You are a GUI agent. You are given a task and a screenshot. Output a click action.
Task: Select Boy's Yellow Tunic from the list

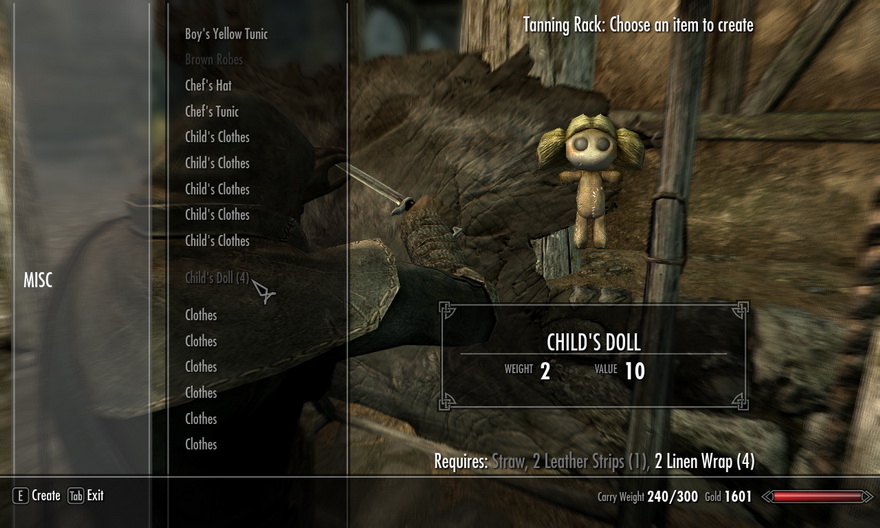coord(226,34)
